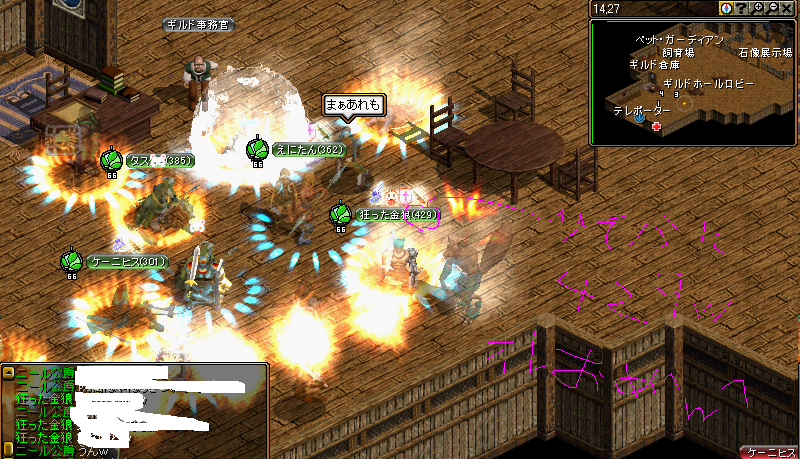
Task: Toggle the minimap compass button
Action: tap(726, 8)
